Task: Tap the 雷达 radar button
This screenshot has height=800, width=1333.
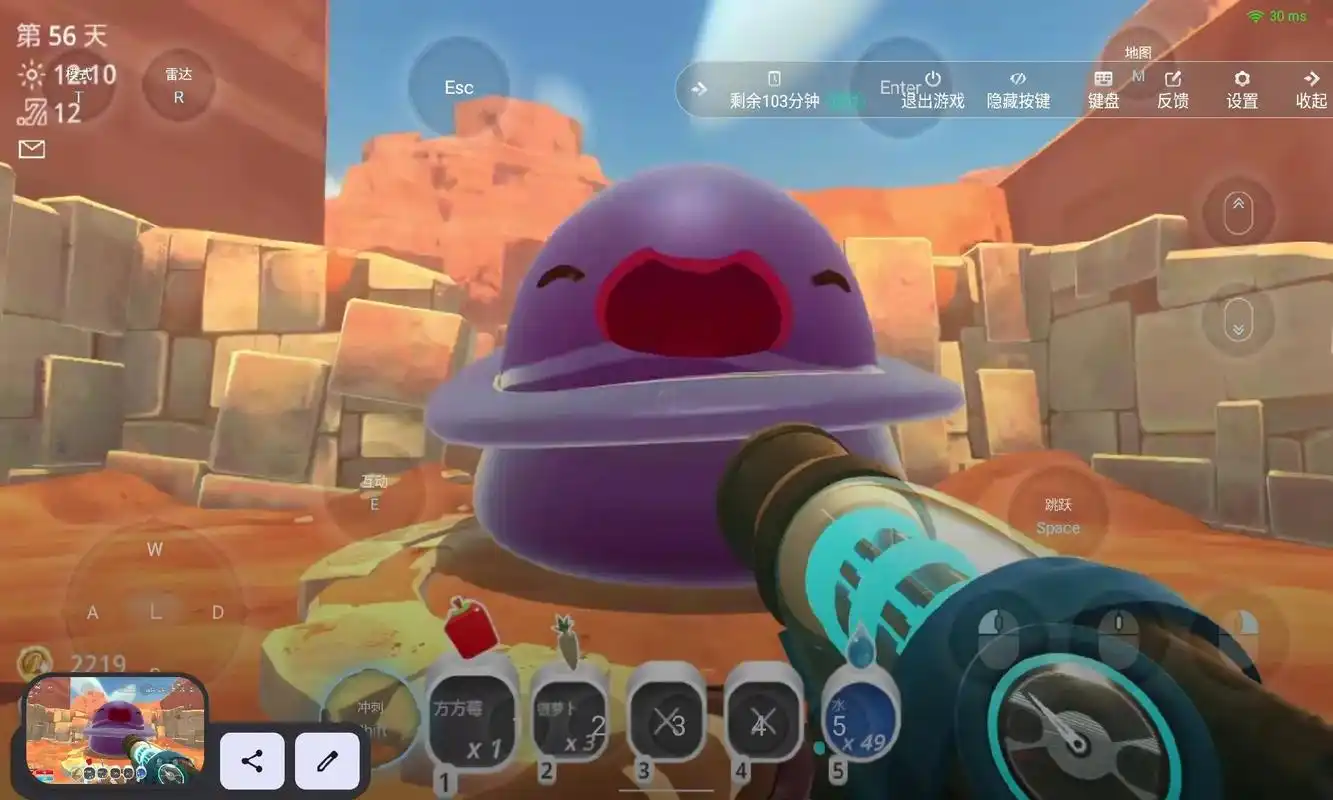Action: (179, 85)
